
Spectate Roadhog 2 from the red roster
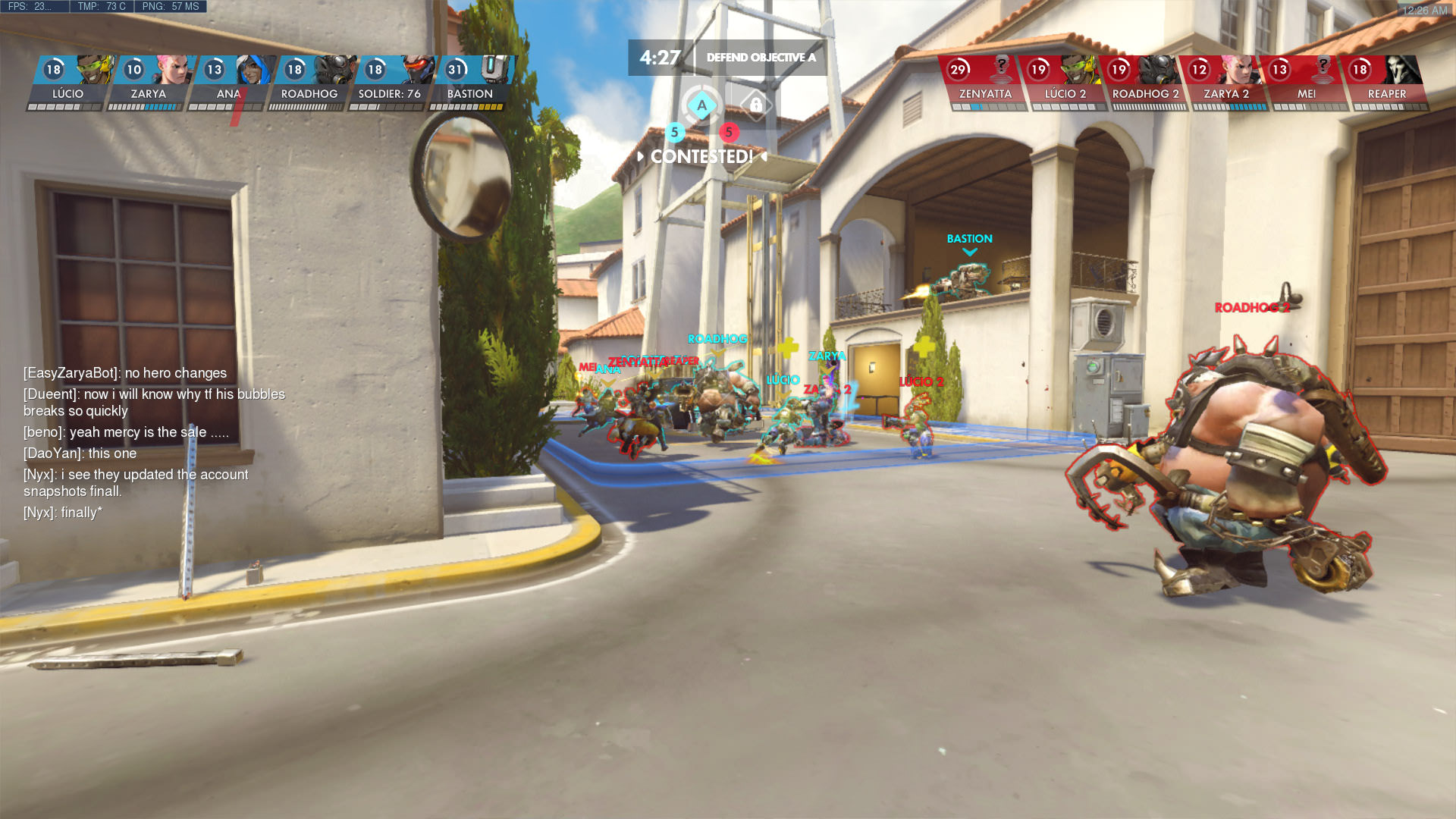tap(1145, 83)
